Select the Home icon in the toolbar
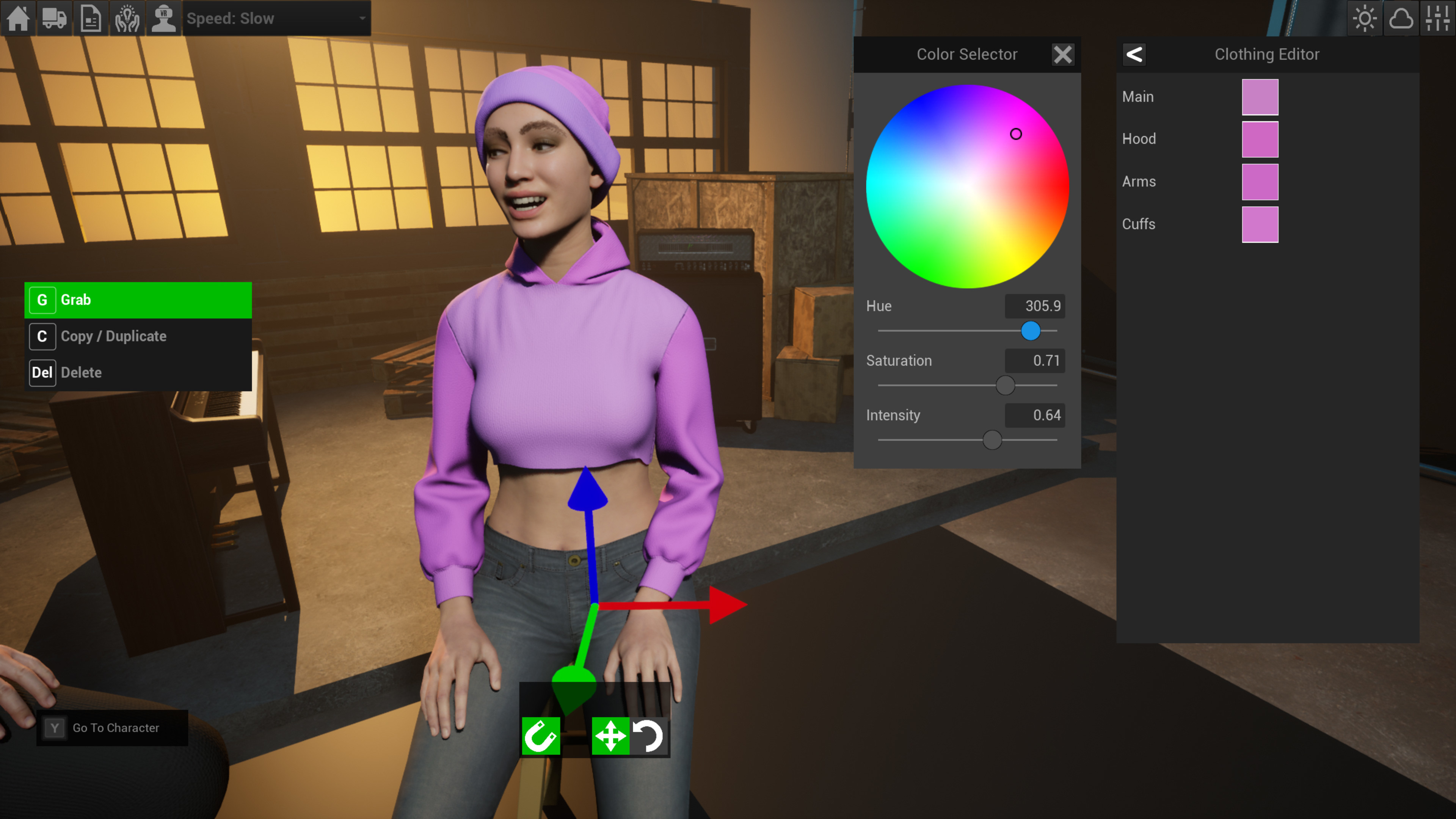Screen dimensions: 1456x819 click(18, 18)
